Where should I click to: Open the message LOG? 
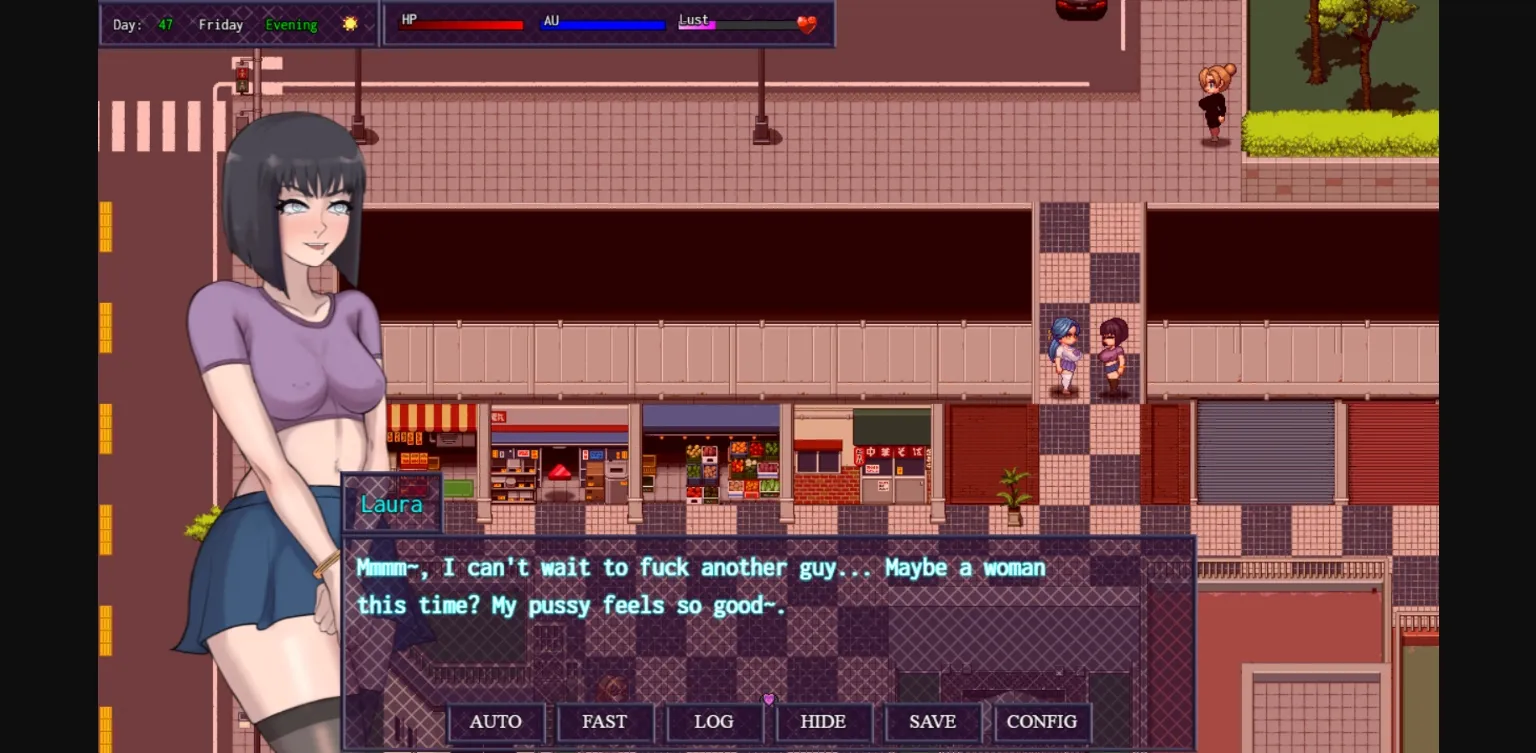coord(715,721)
